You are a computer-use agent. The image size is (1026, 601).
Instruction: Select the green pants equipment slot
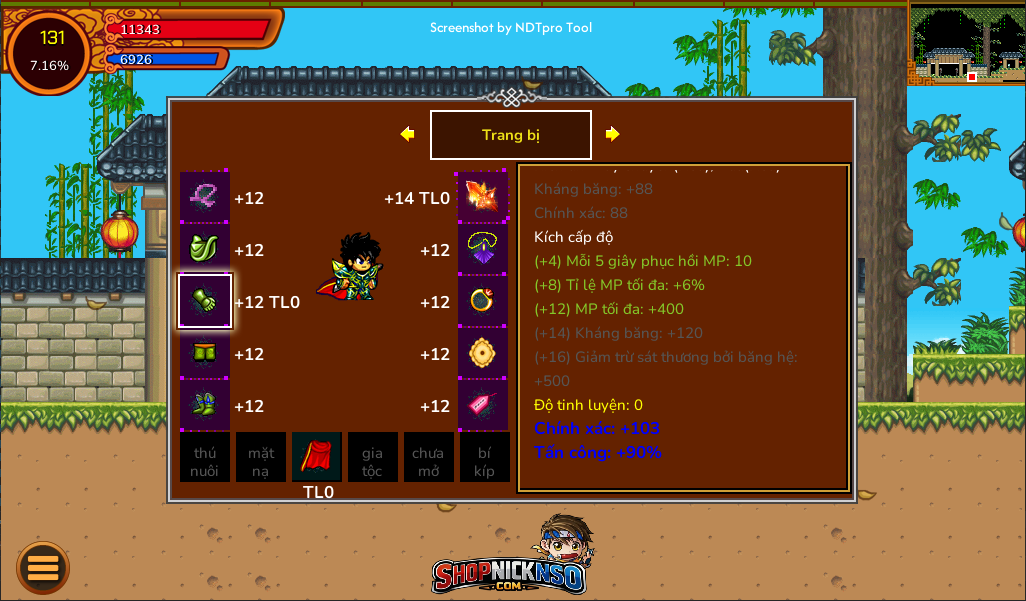pyautogui.click(x=205, y=353)
